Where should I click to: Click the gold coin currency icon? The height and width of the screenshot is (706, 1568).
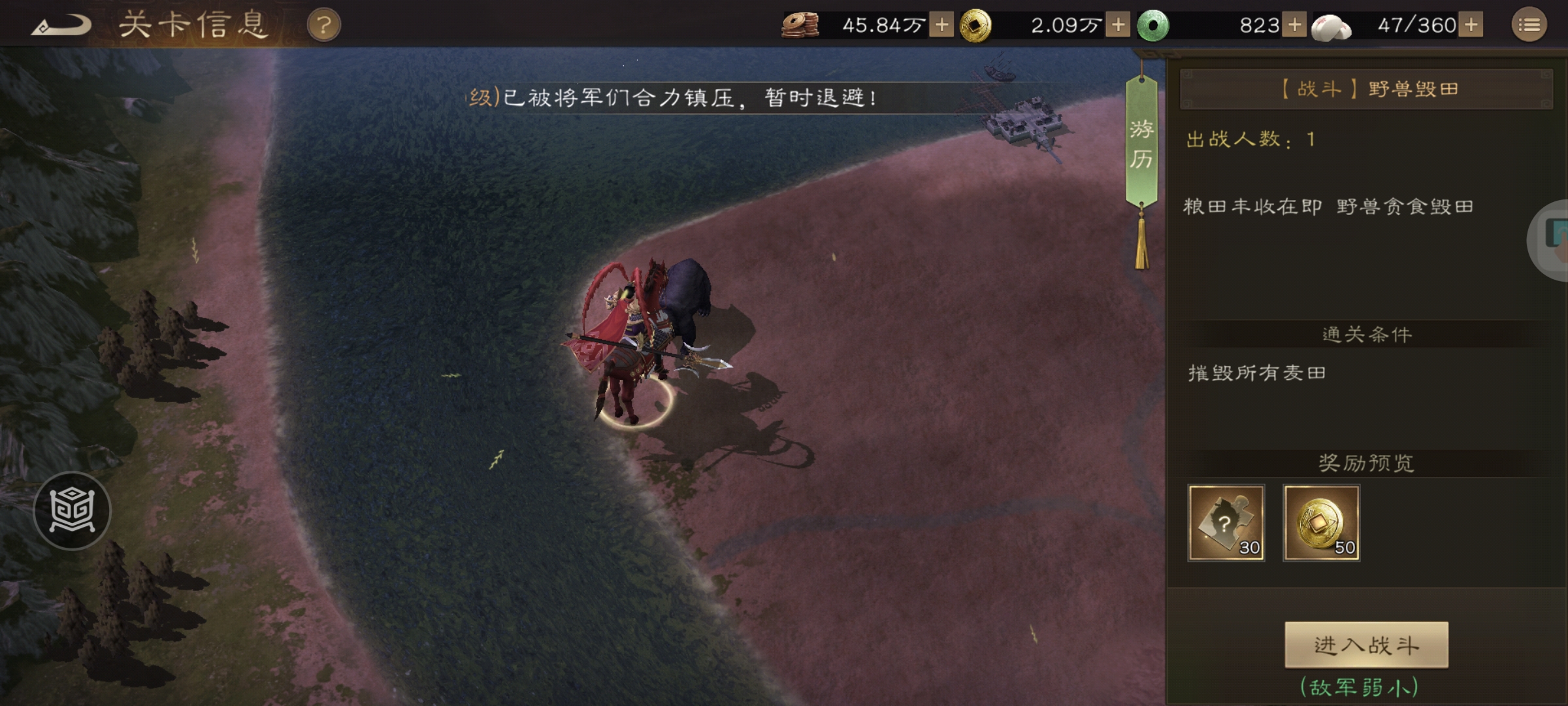click(x=975, y=25)
